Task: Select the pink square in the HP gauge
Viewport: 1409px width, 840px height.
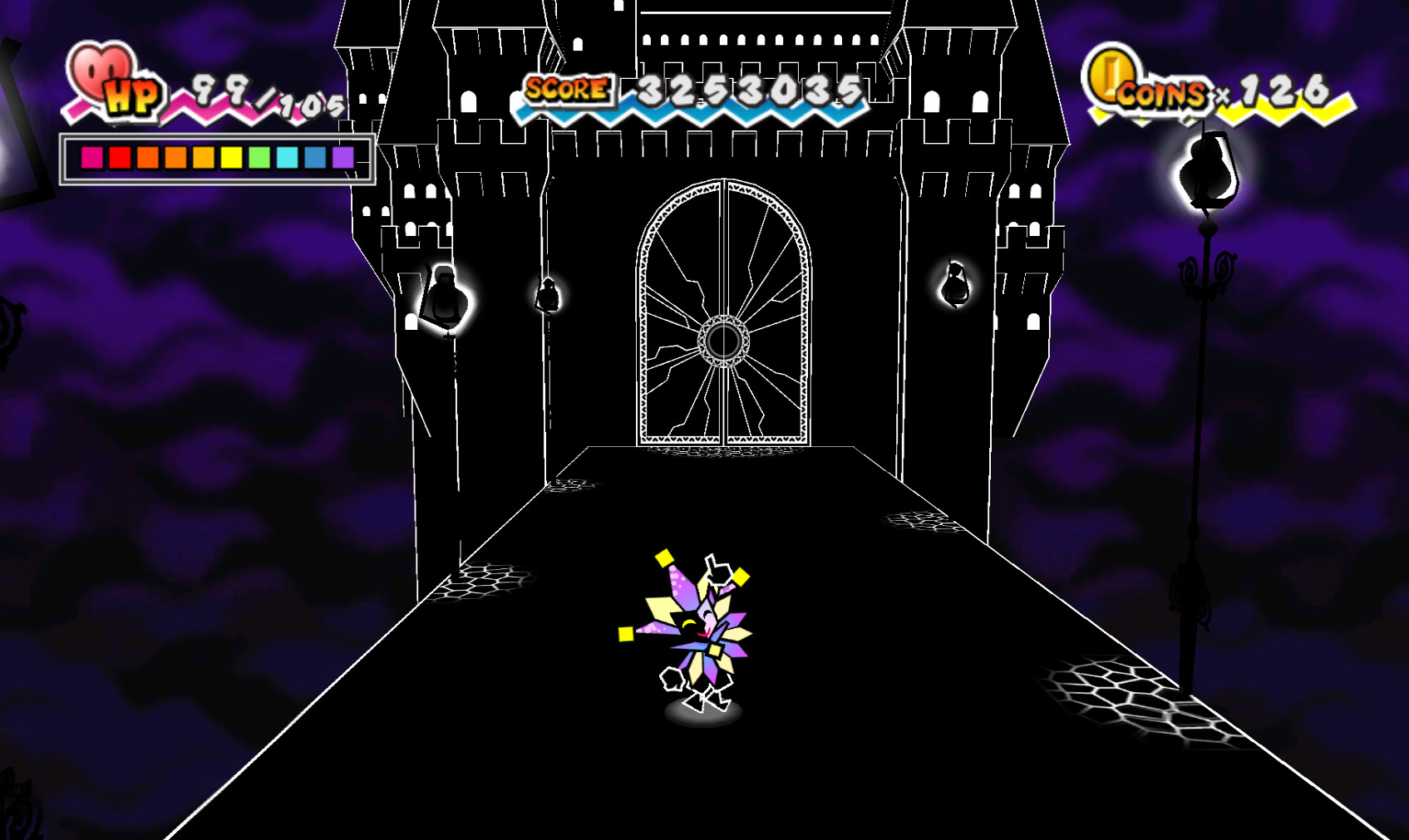Action: 90,158
